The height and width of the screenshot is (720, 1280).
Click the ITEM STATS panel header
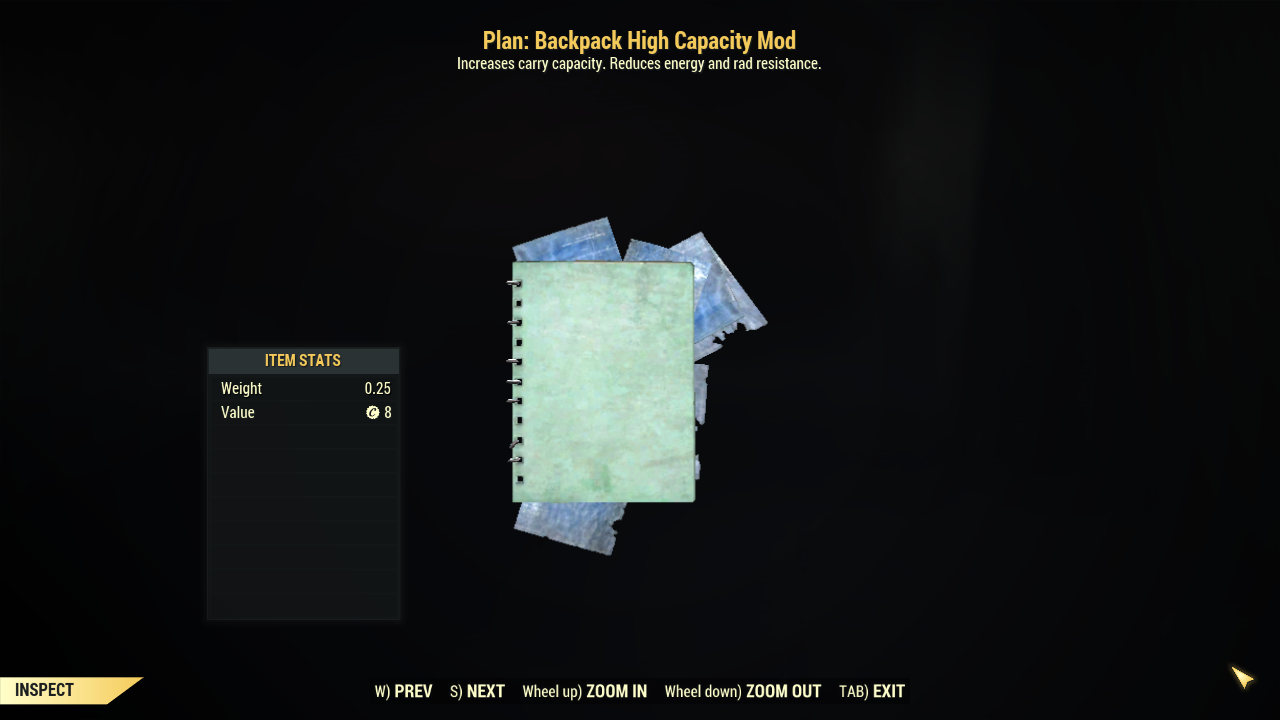(303, 360)
